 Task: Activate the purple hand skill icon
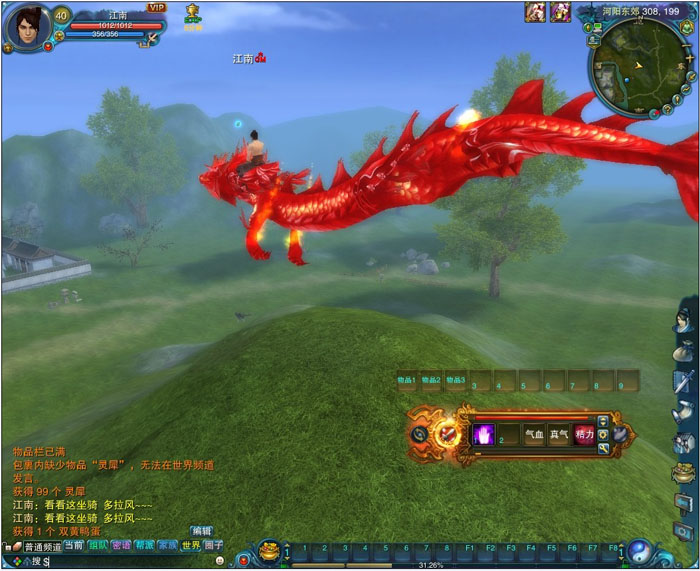(x=484, y=435)
